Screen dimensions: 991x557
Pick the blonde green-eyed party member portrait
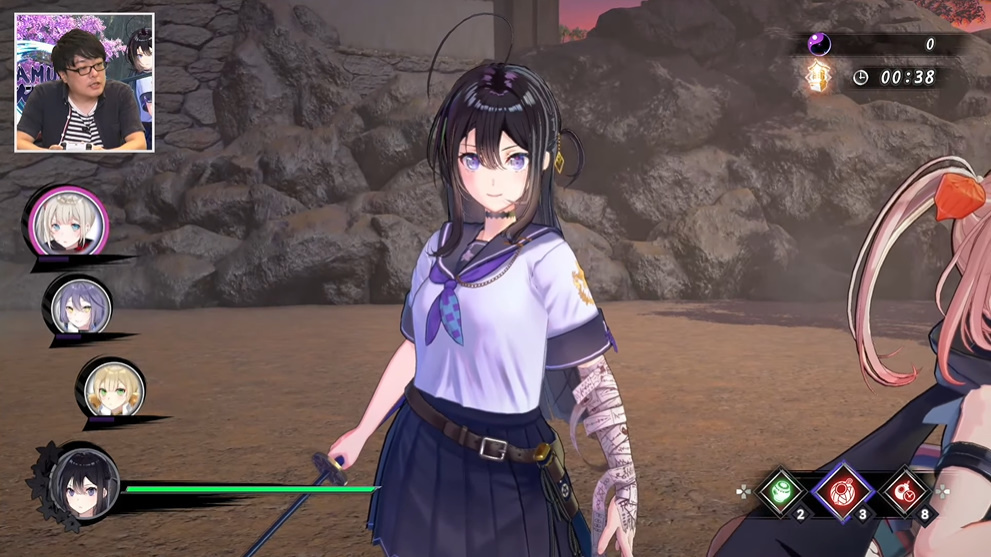(110, 388)
